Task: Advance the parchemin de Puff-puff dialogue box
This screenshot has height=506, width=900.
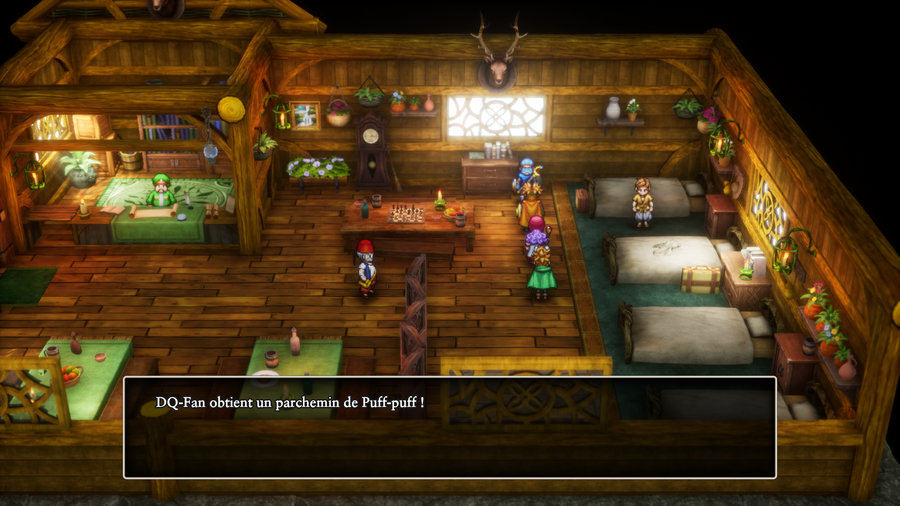Action: 449,427
